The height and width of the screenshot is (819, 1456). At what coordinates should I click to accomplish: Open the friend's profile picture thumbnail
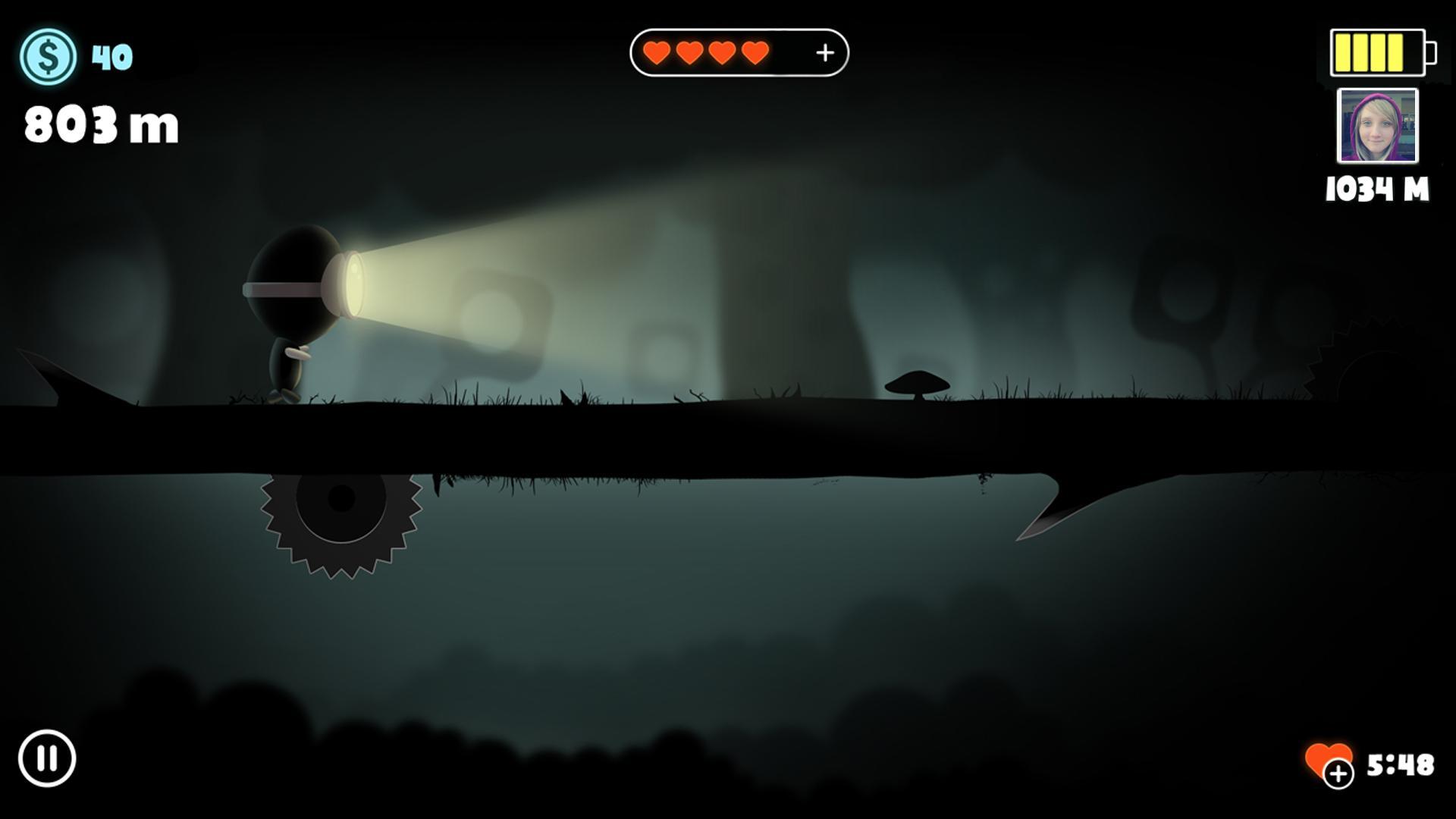1377,126
